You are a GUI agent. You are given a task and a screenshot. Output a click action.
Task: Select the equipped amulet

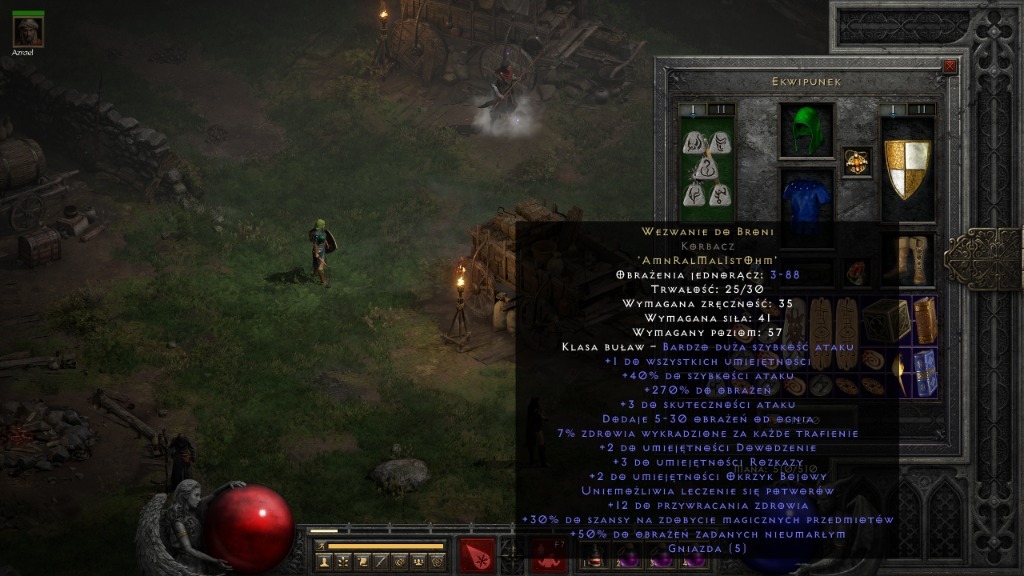[857, 162]
